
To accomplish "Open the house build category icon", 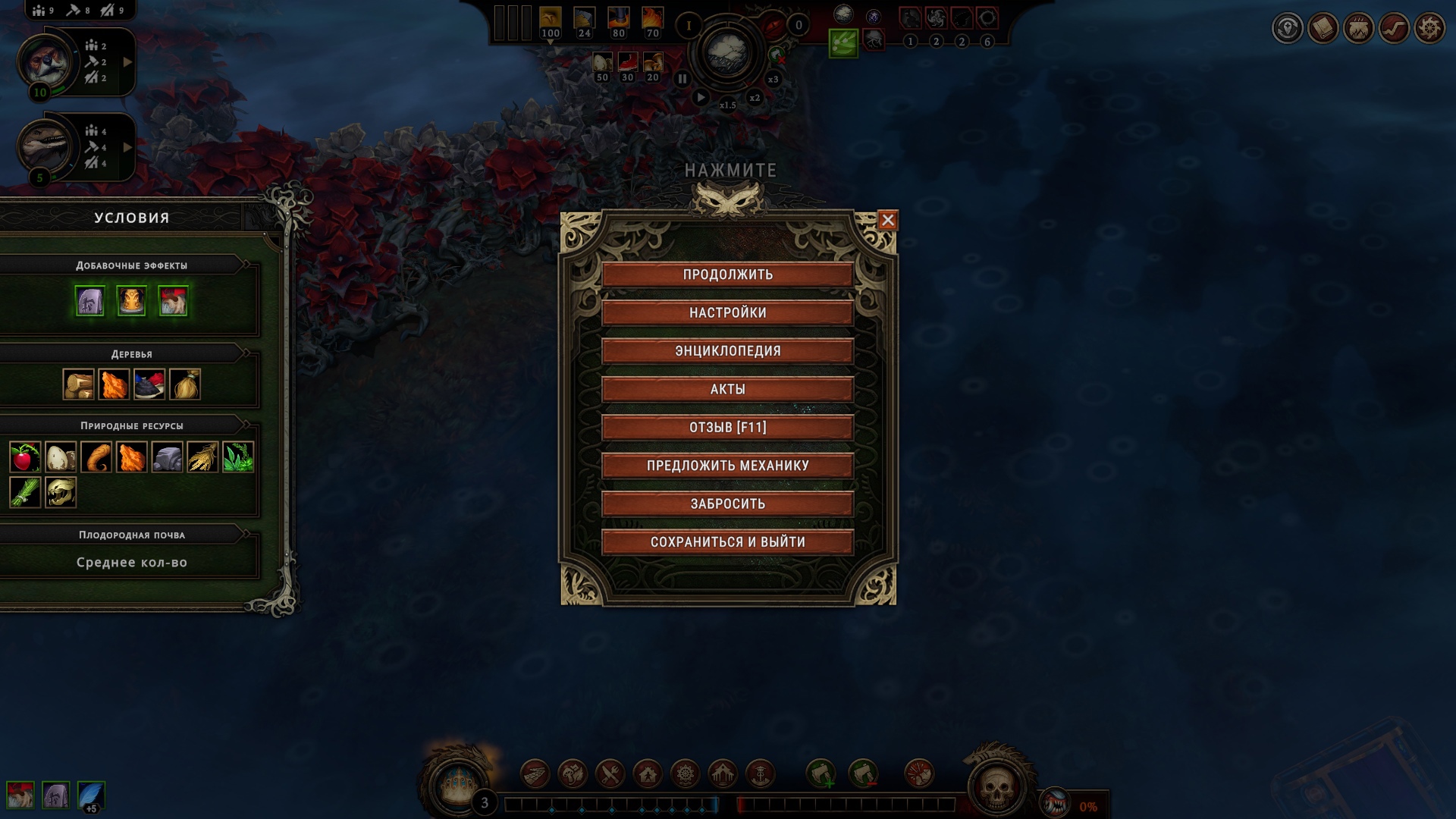I will pyautogui.click(x=648, y=774).
